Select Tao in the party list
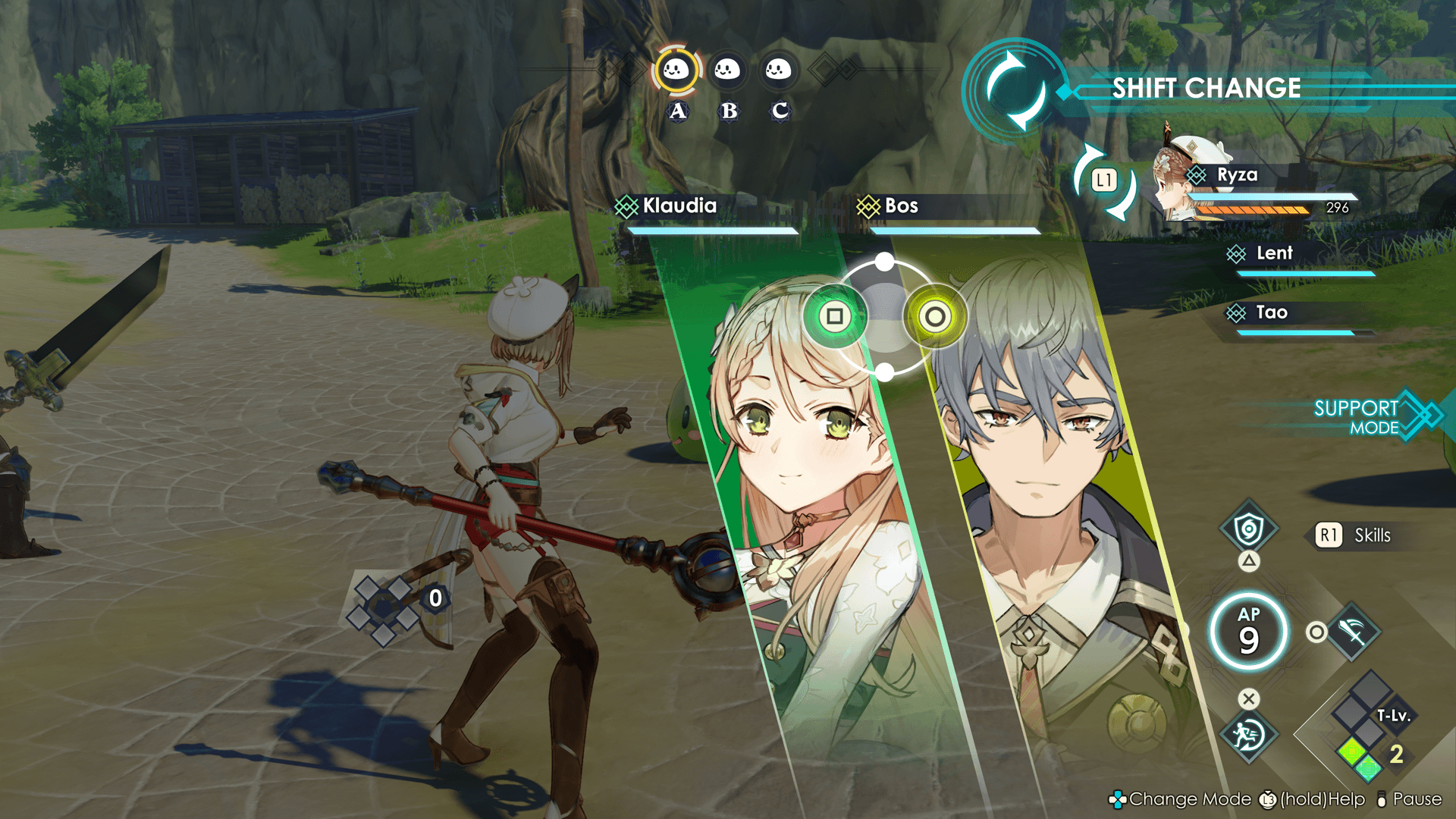The image size is (1456, 819). click(x=1272, y=313)
